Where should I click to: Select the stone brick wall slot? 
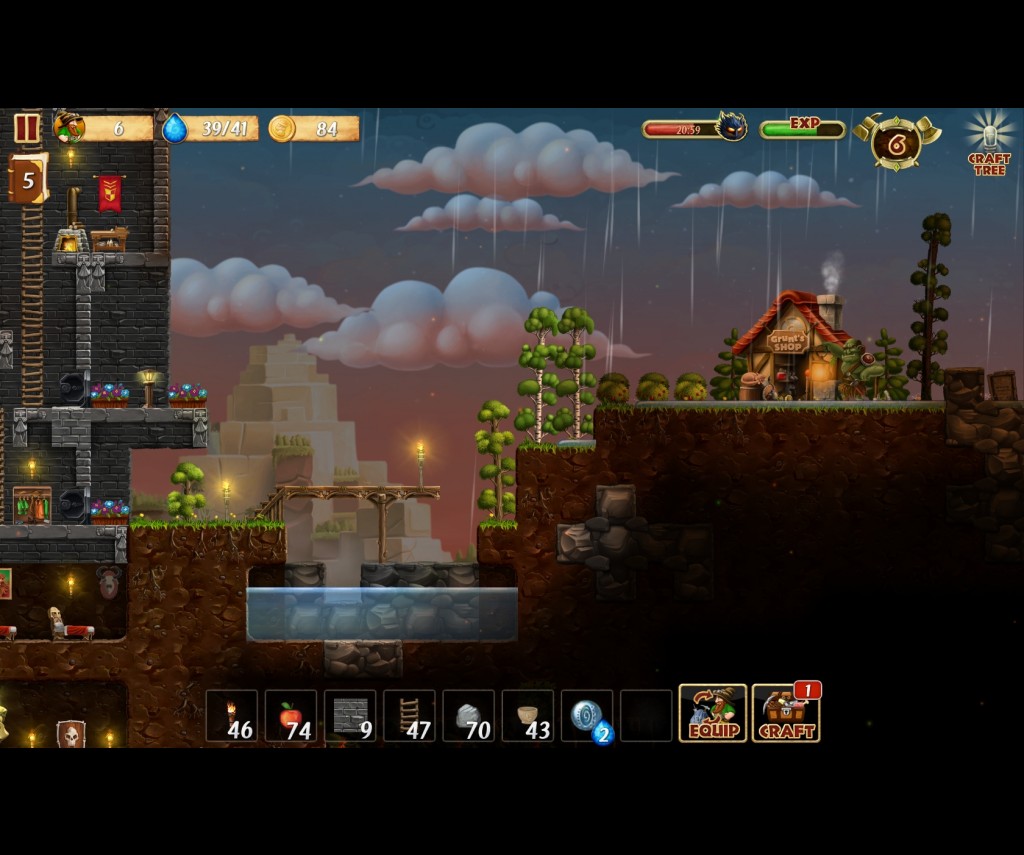350,716
